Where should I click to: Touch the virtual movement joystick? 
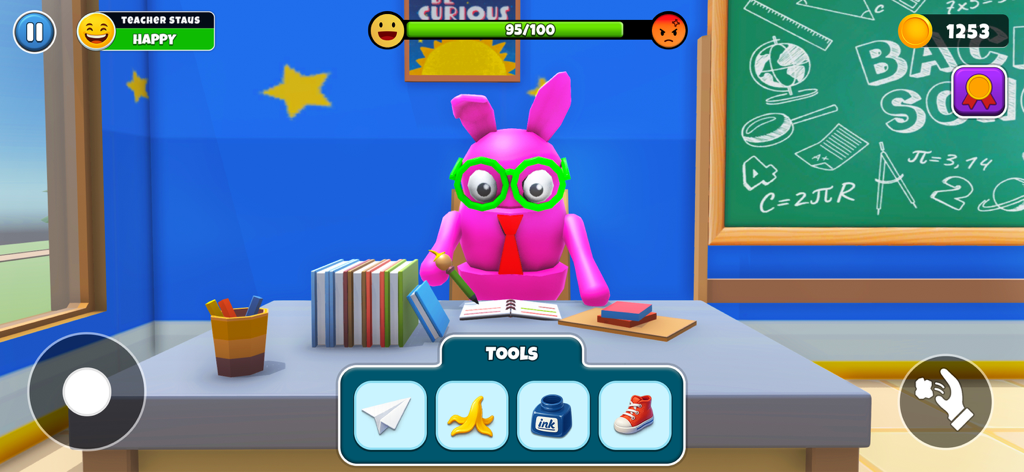pyautogui.click(x=87, y=391)
